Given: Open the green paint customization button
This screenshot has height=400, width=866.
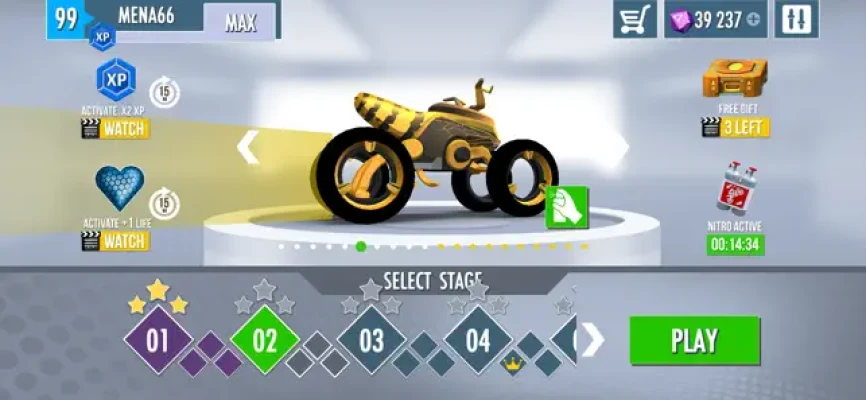Looking at the screenshot, I should [x=566, y=207].
